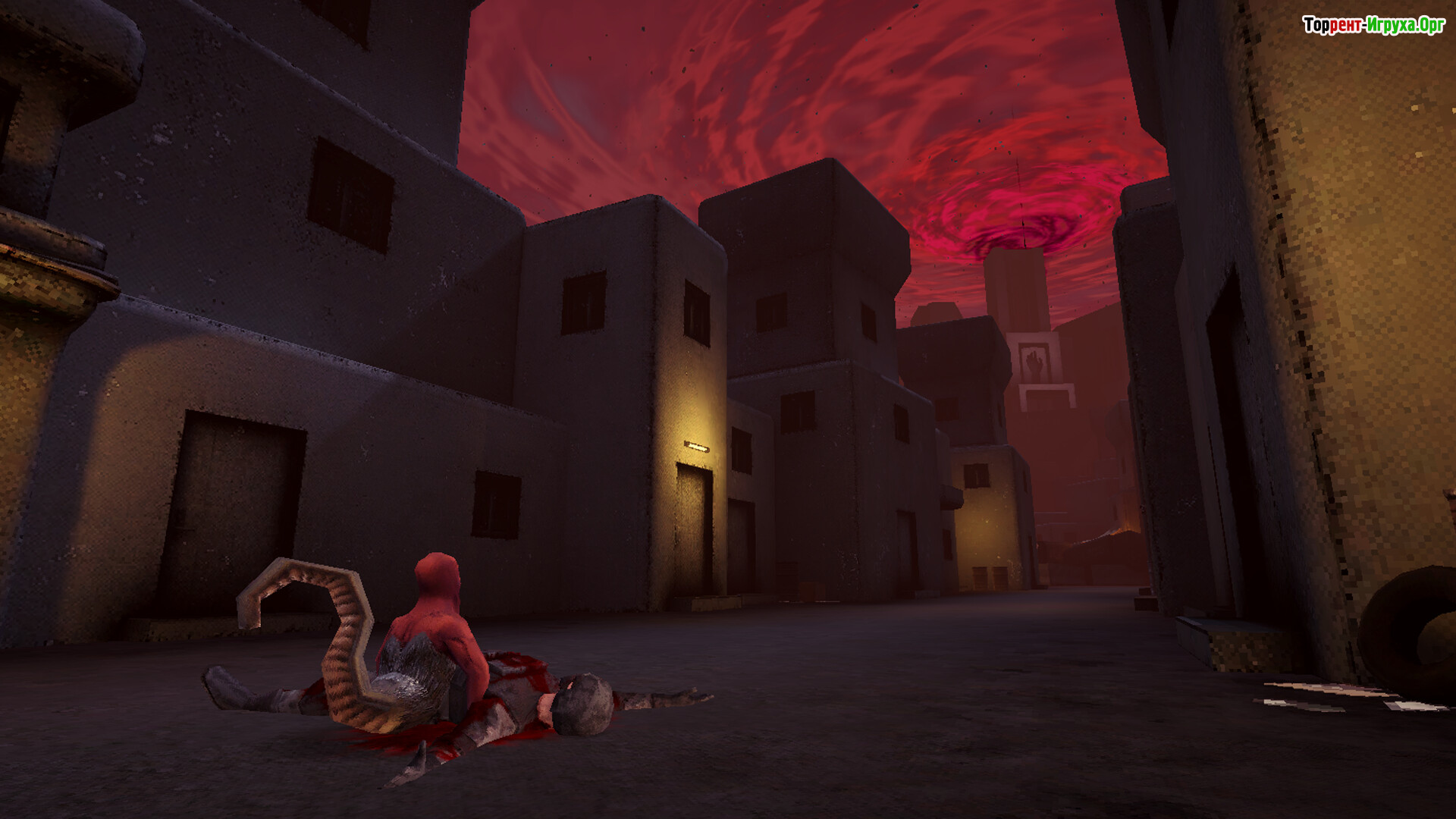Click the Торрент-Игруха.Орг watermark logo
Screen dimensions: 1456x819
[x=1373, y=25]
